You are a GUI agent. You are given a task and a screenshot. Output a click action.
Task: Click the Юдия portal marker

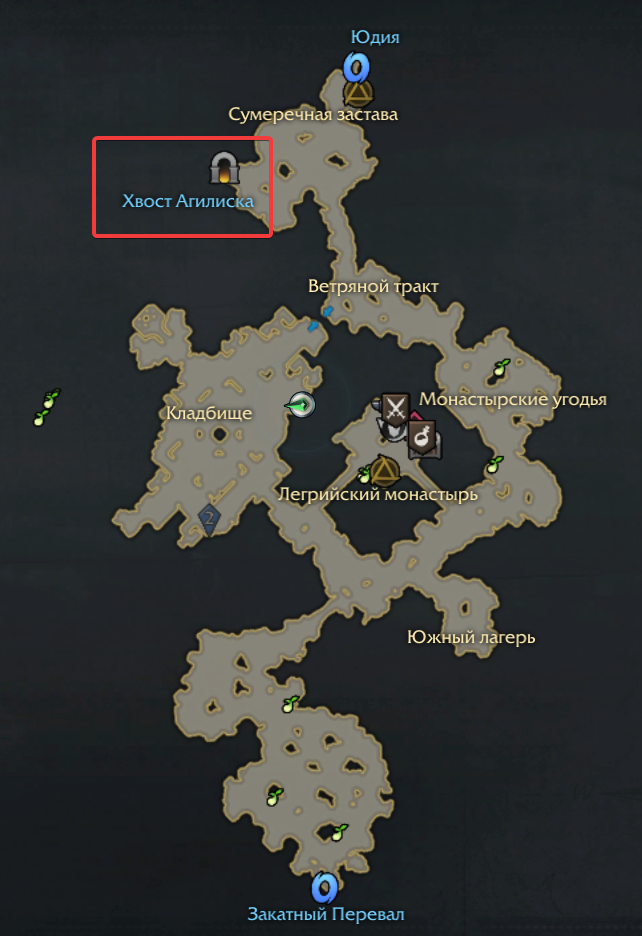click(357, 67)
